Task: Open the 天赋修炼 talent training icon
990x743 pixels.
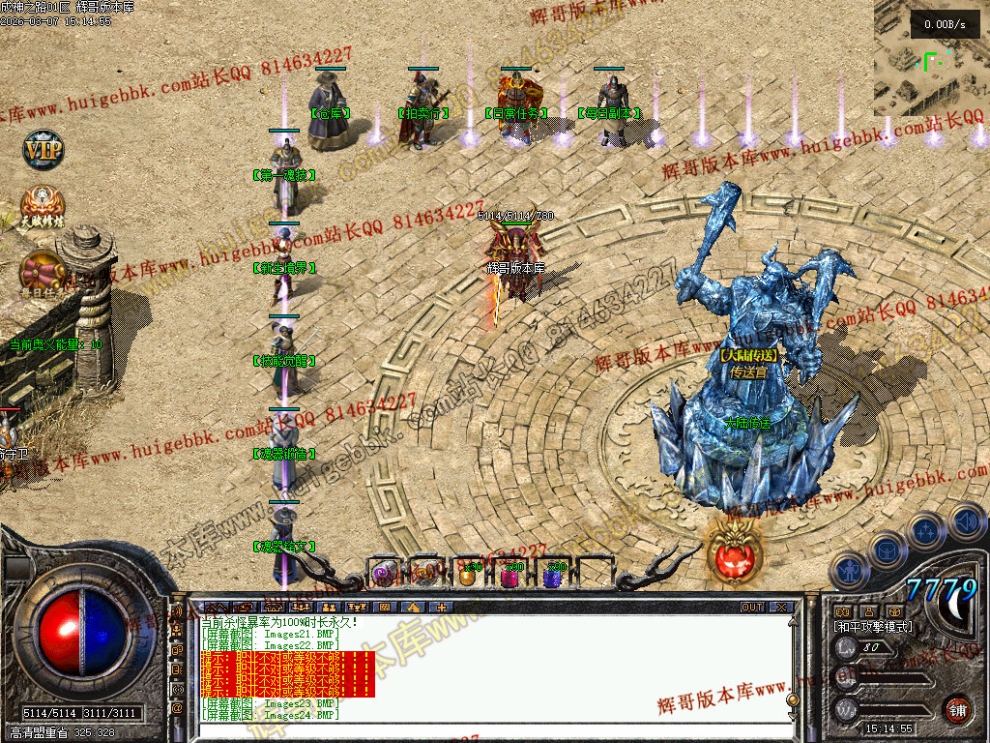Action: click(42, 207)
